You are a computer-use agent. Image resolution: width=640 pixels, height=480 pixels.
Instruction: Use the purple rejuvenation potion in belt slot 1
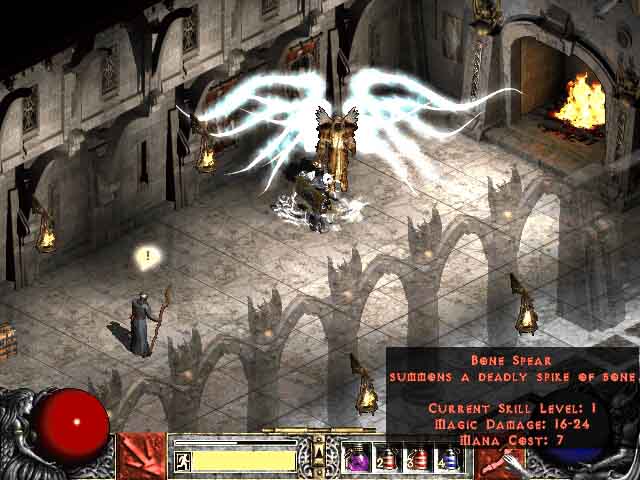point(357,458)
